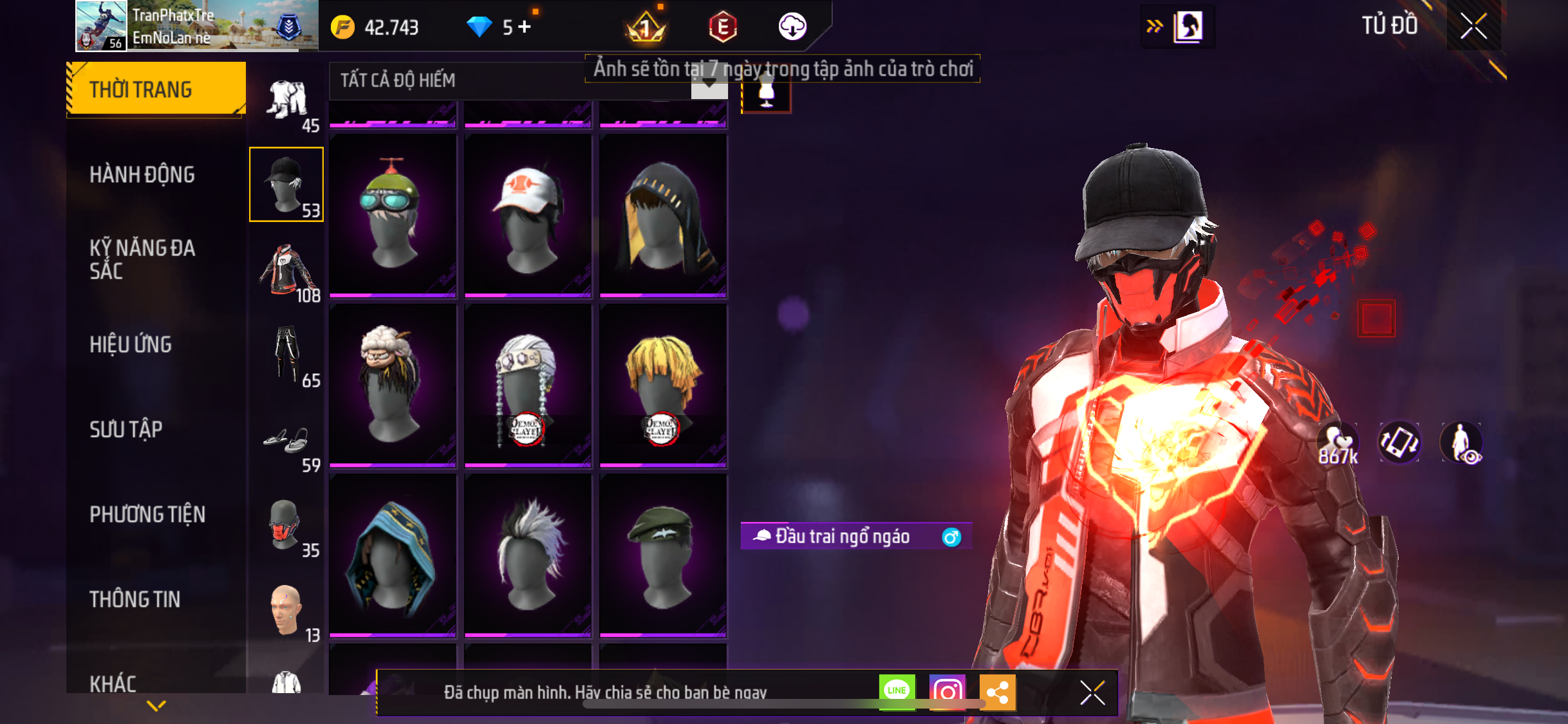
Task: Pick the white mohawk hairstyle
Action: click(528, 555)
